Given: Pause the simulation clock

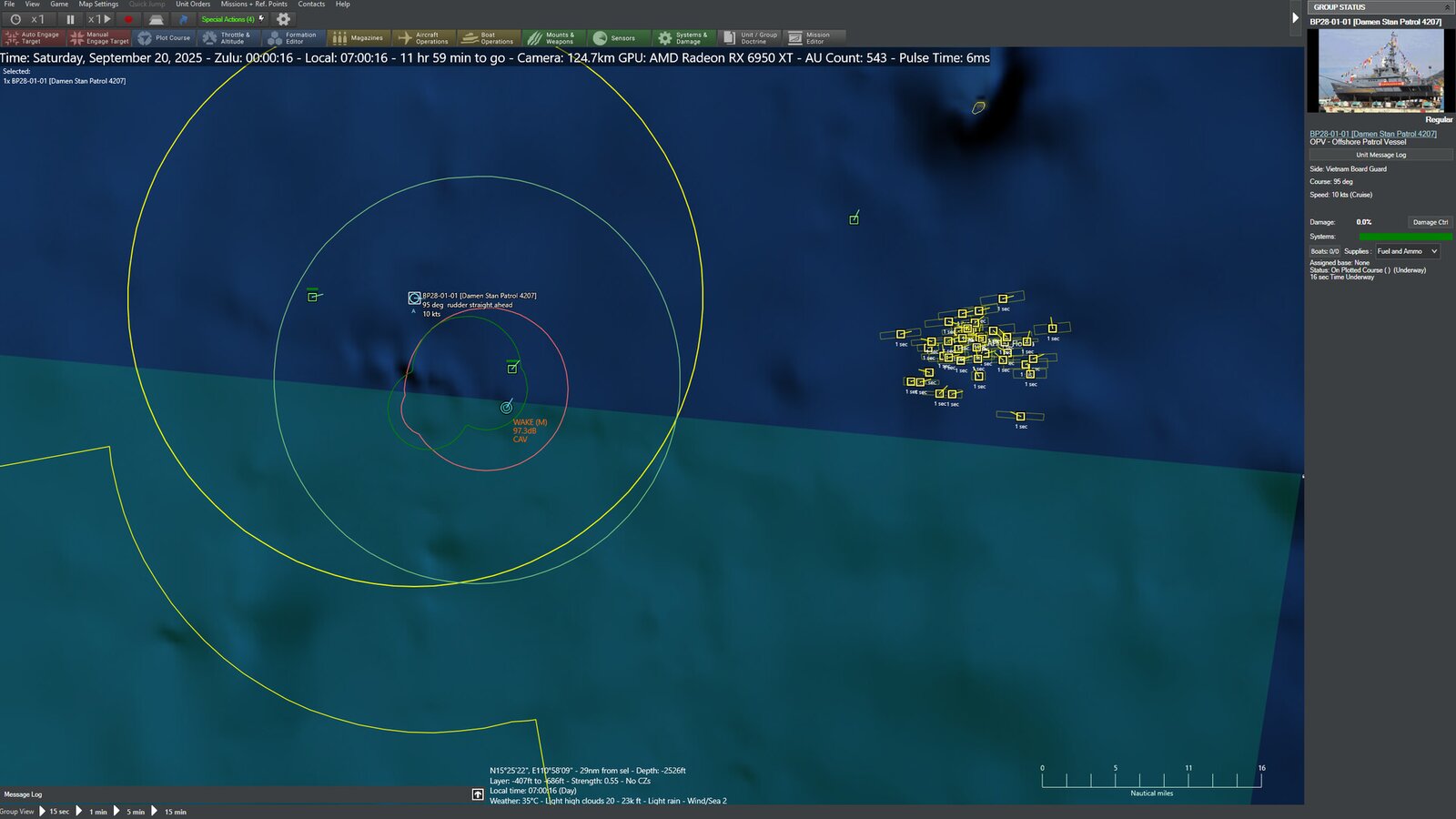Looking at the screenshot, I should pos(70,18).
